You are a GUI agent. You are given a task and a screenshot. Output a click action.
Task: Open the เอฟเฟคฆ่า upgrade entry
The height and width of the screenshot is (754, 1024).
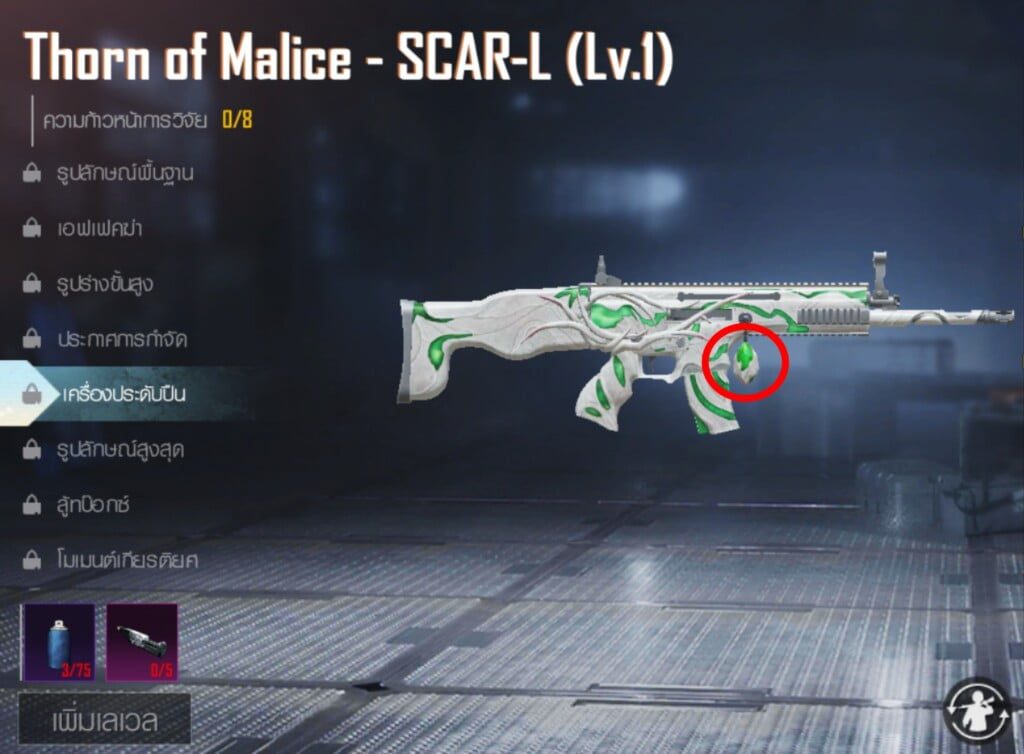click(x=99, y=228)
